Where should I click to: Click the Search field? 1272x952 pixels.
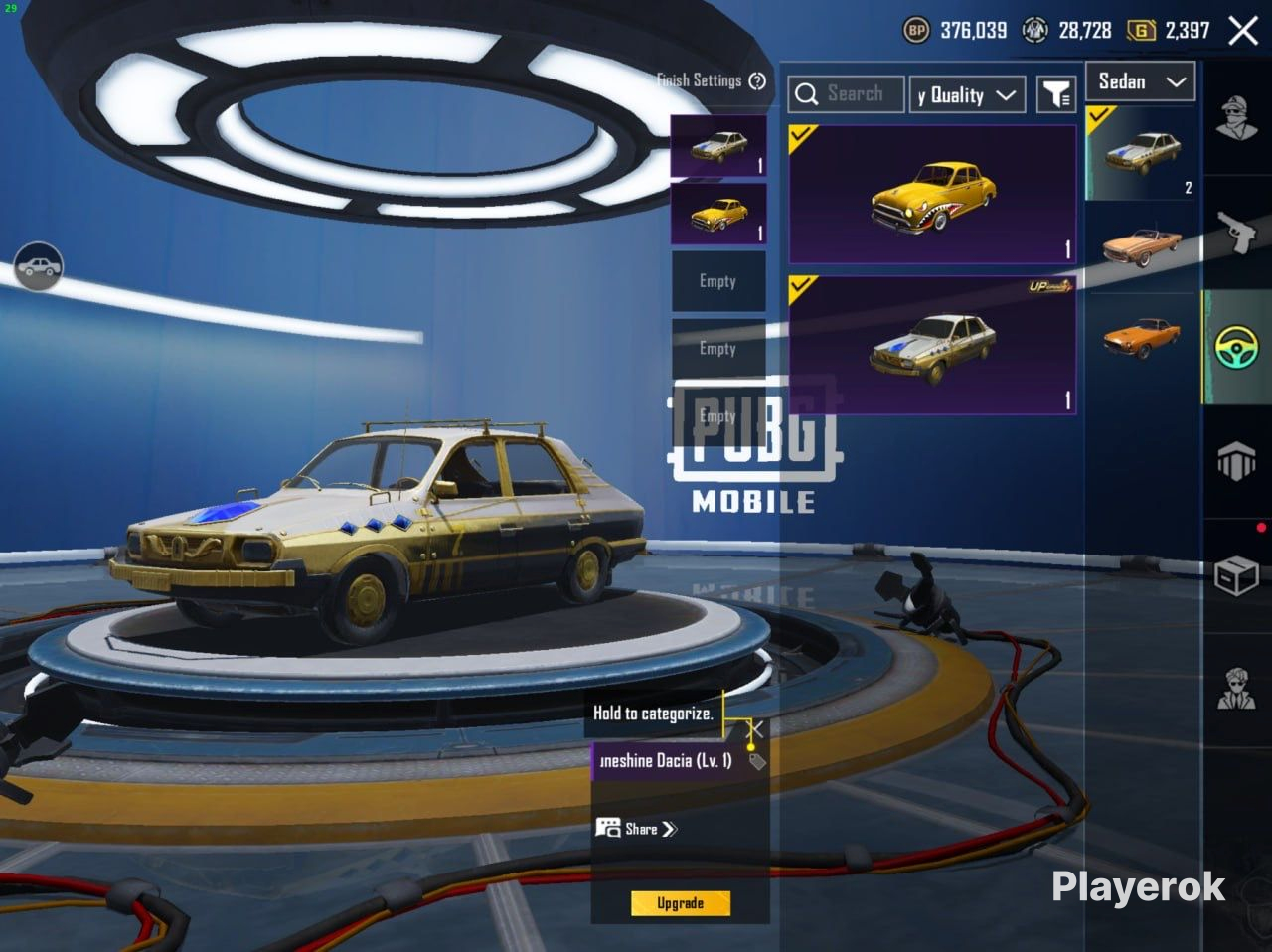[x=847, y=94]
